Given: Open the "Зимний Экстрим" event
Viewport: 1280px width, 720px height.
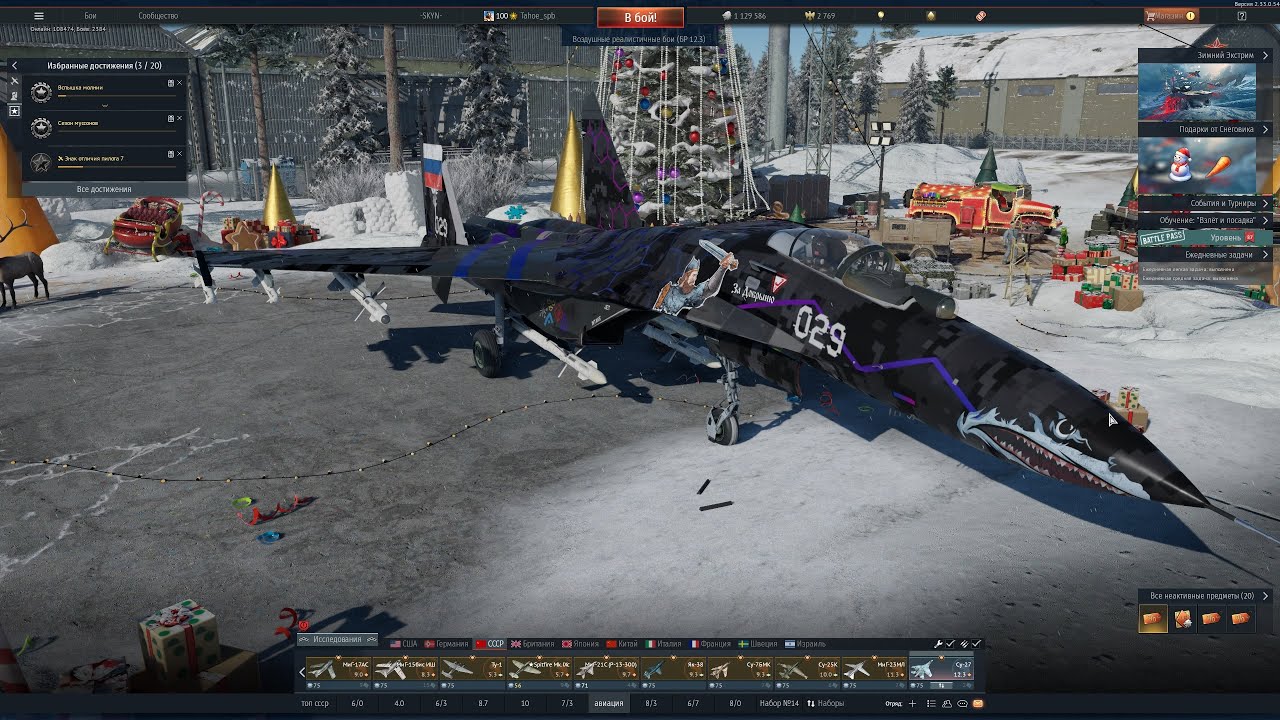Looking at the screenshot, I should [1204, 56].
